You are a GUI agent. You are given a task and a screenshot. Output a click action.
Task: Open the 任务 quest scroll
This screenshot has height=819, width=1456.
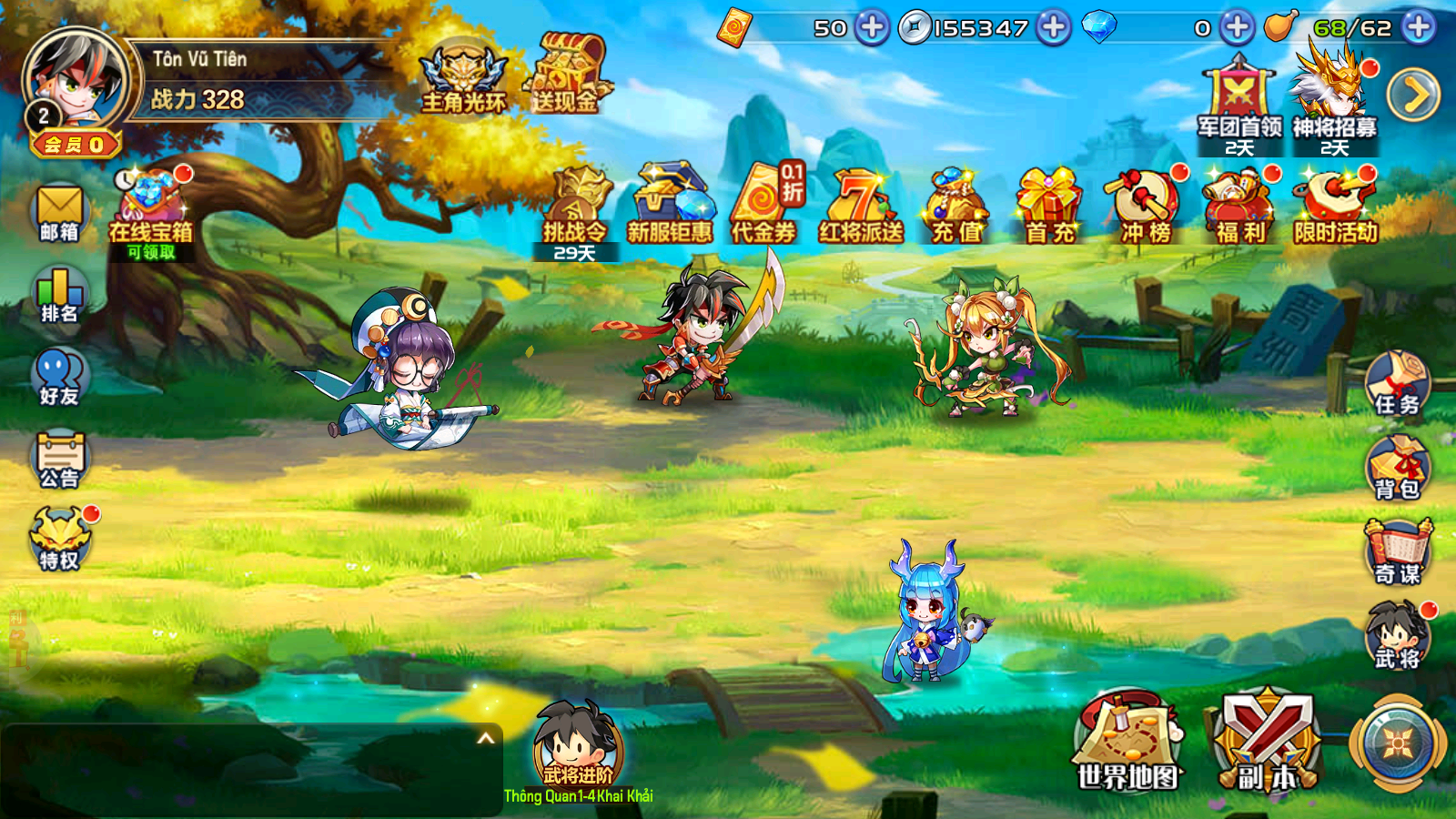[x=1397, y=383]
